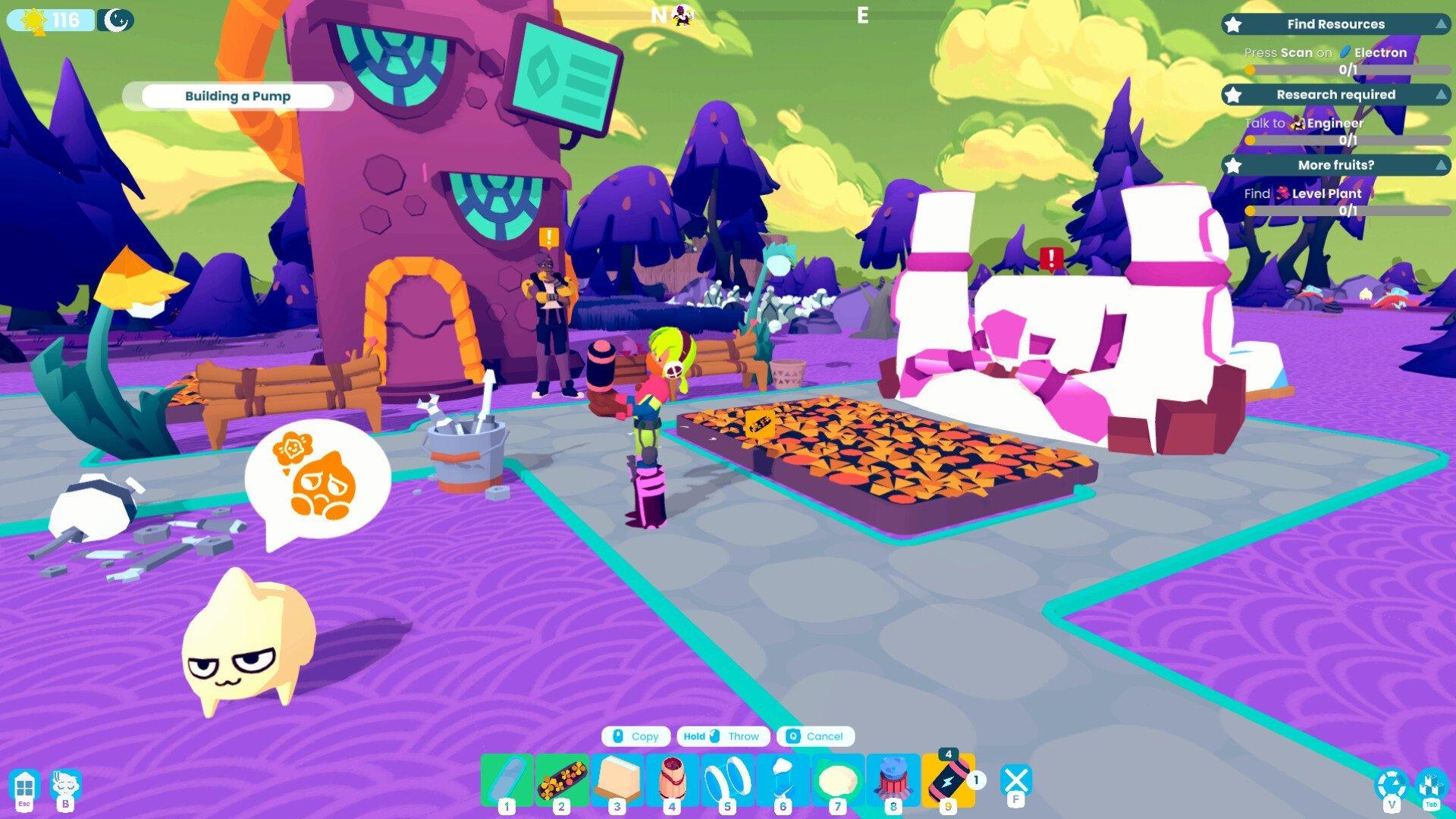Click the Copy action prompt
The width and height of the screenshot is (1456, 819).
tap(635, 736)
